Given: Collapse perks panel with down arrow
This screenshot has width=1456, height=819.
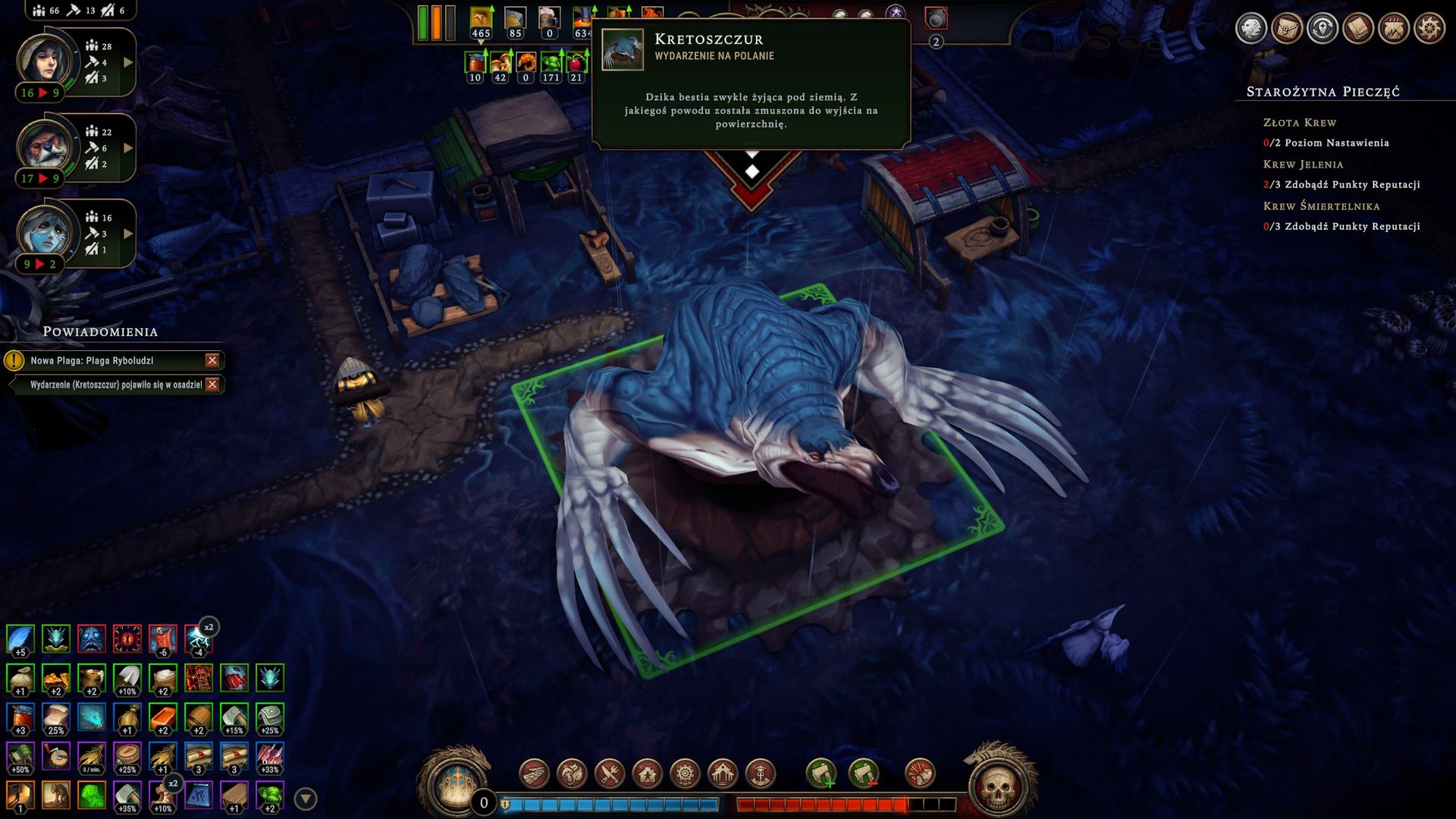Looking at the screenshot, I should point(305,799).
